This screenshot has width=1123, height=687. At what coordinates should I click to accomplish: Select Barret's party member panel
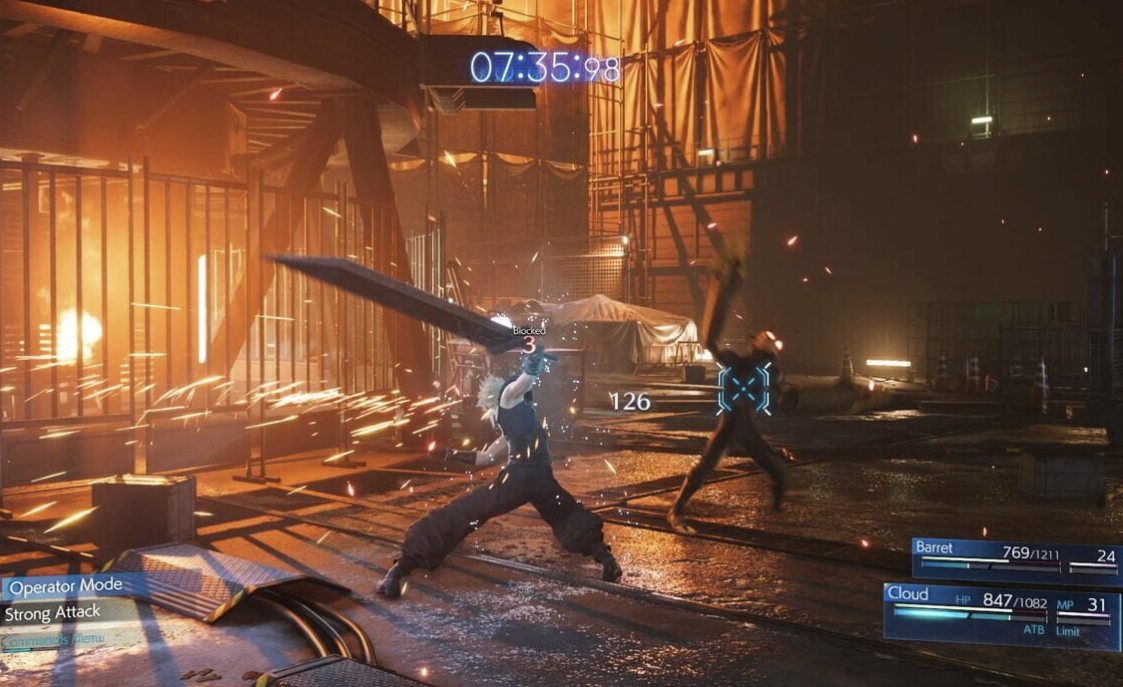(1015, 560)
